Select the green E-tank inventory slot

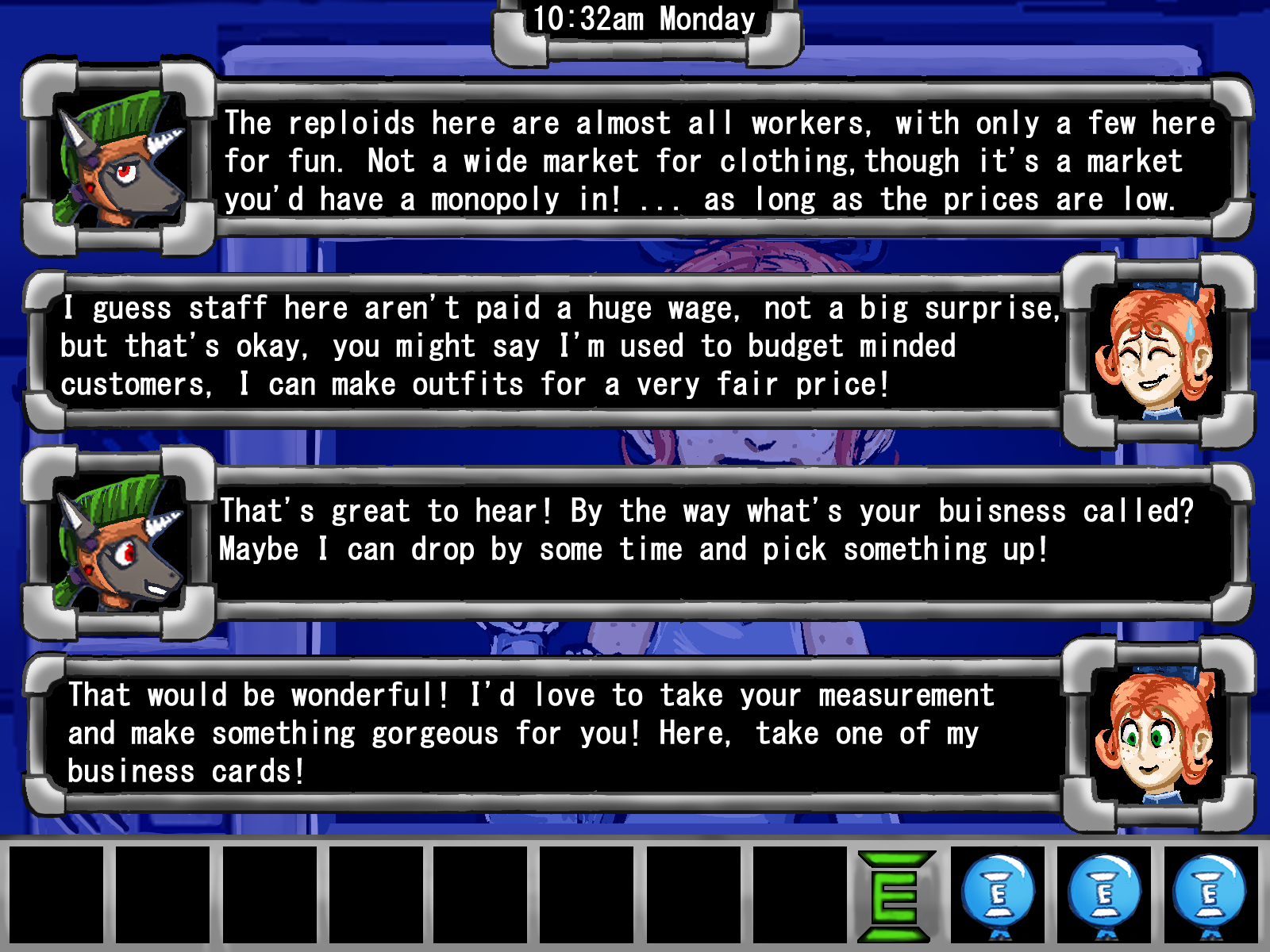895,896
